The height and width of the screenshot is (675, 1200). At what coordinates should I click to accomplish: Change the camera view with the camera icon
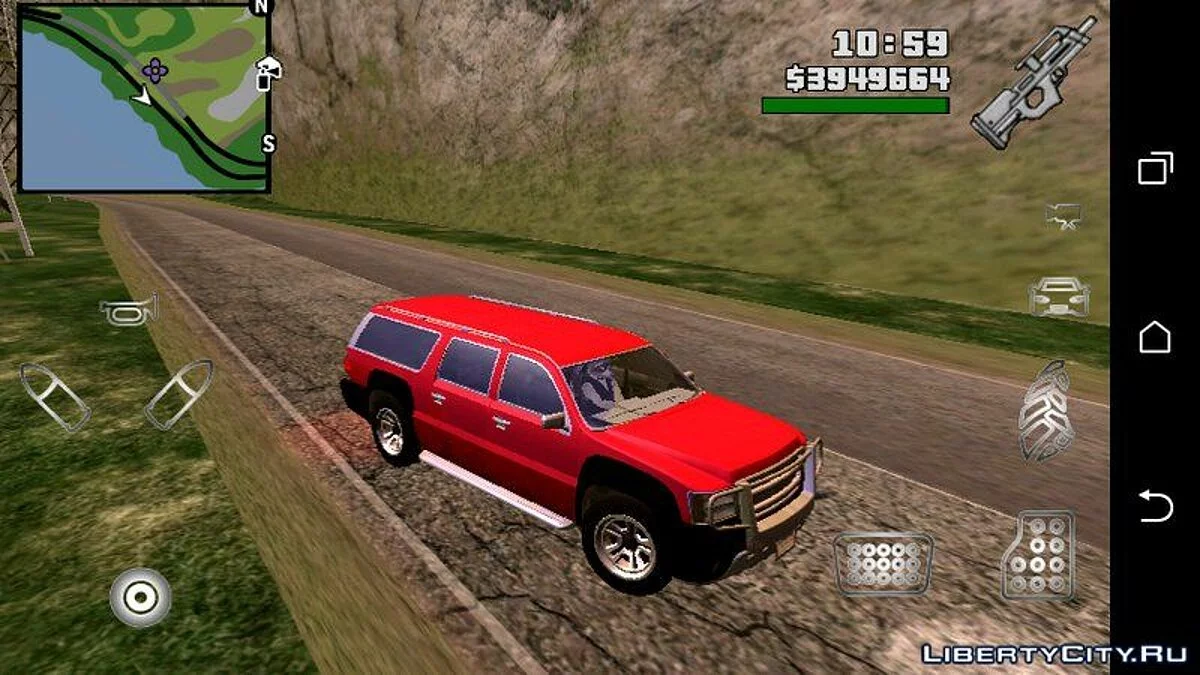tap(1063, 215)
